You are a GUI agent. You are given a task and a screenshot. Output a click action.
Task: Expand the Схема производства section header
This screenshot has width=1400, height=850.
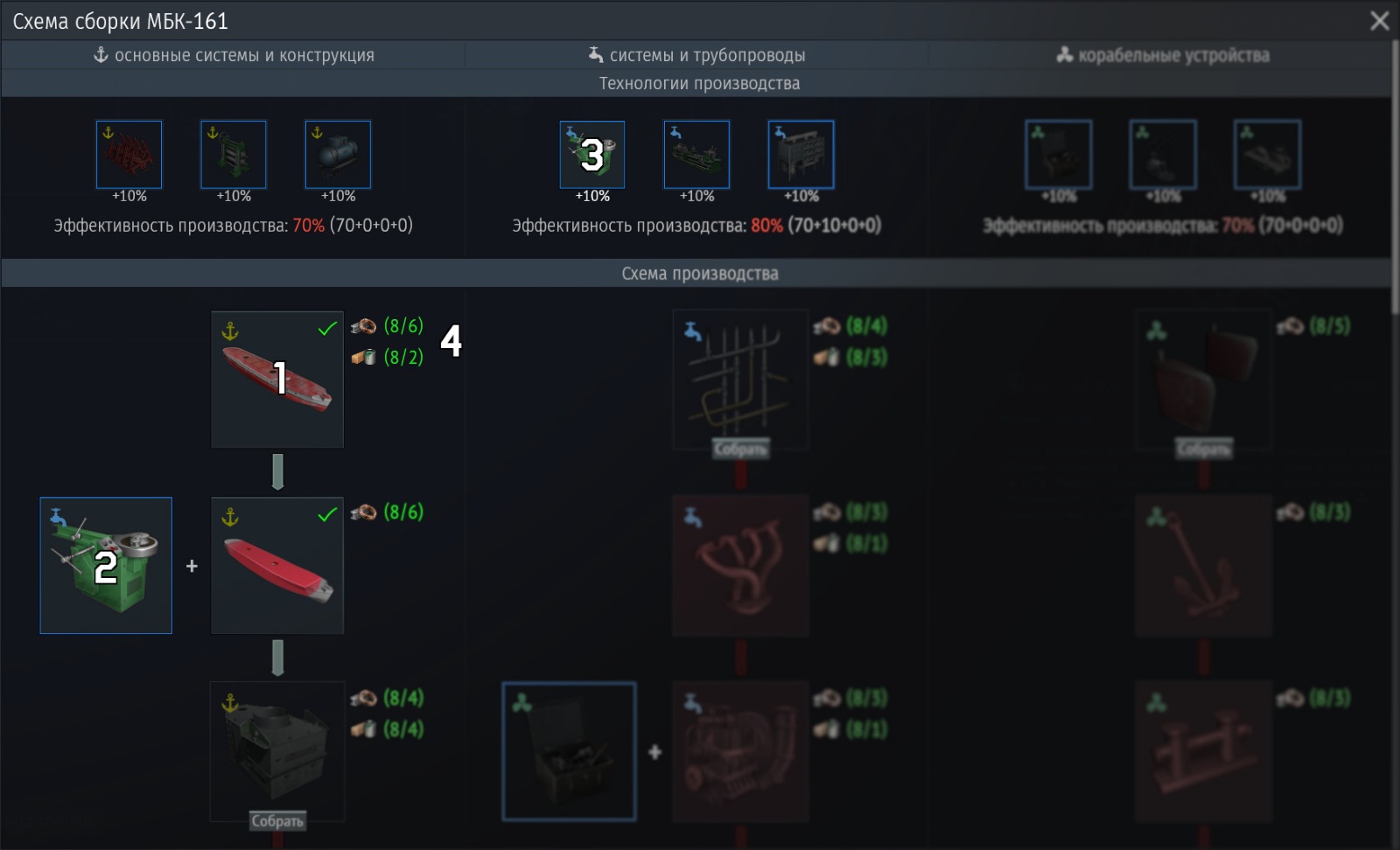coord(700,272)
